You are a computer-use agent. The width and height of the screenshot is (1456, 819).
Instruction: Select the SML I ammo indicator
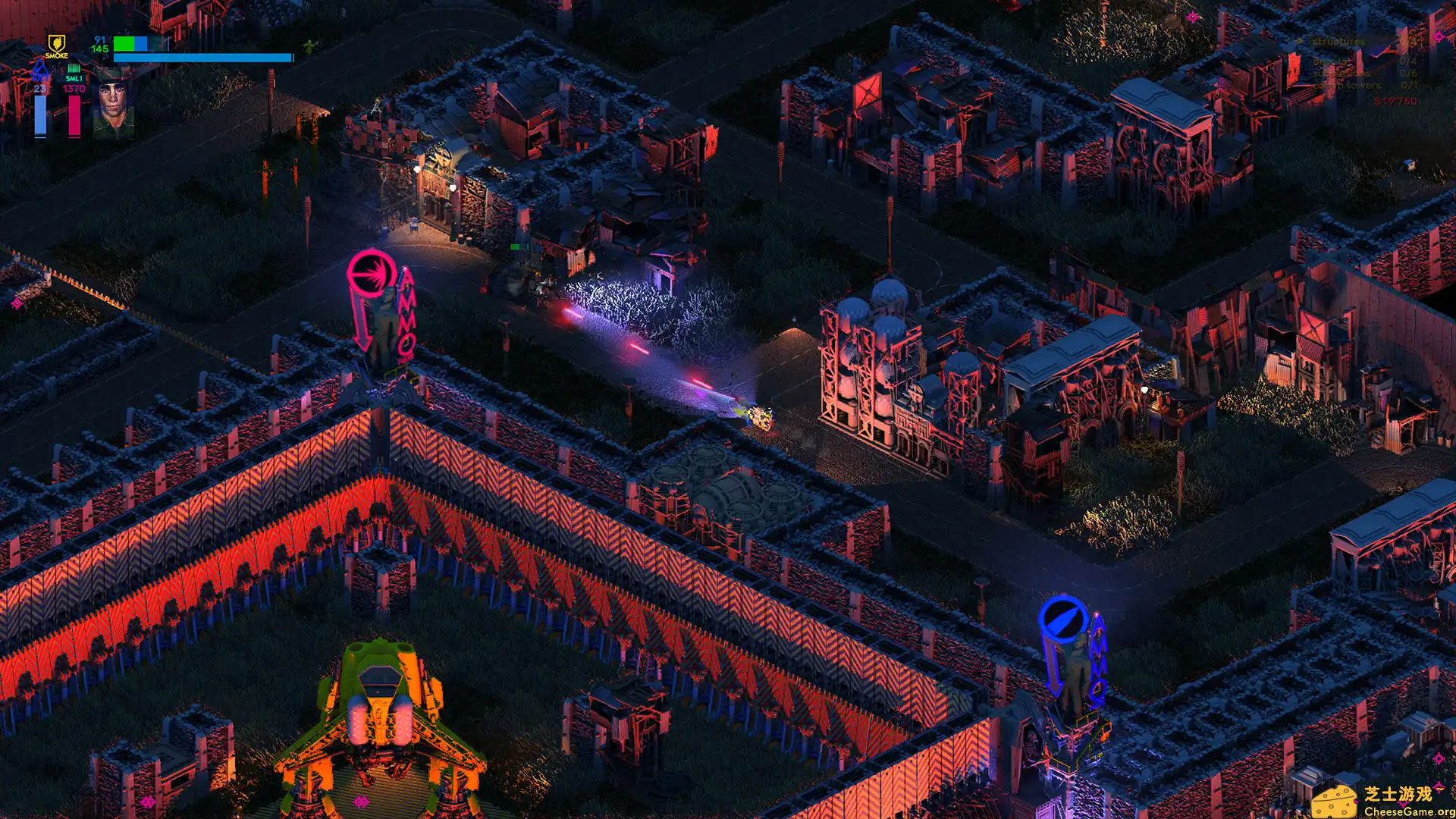pyautogui.click(x=74, y=78)
